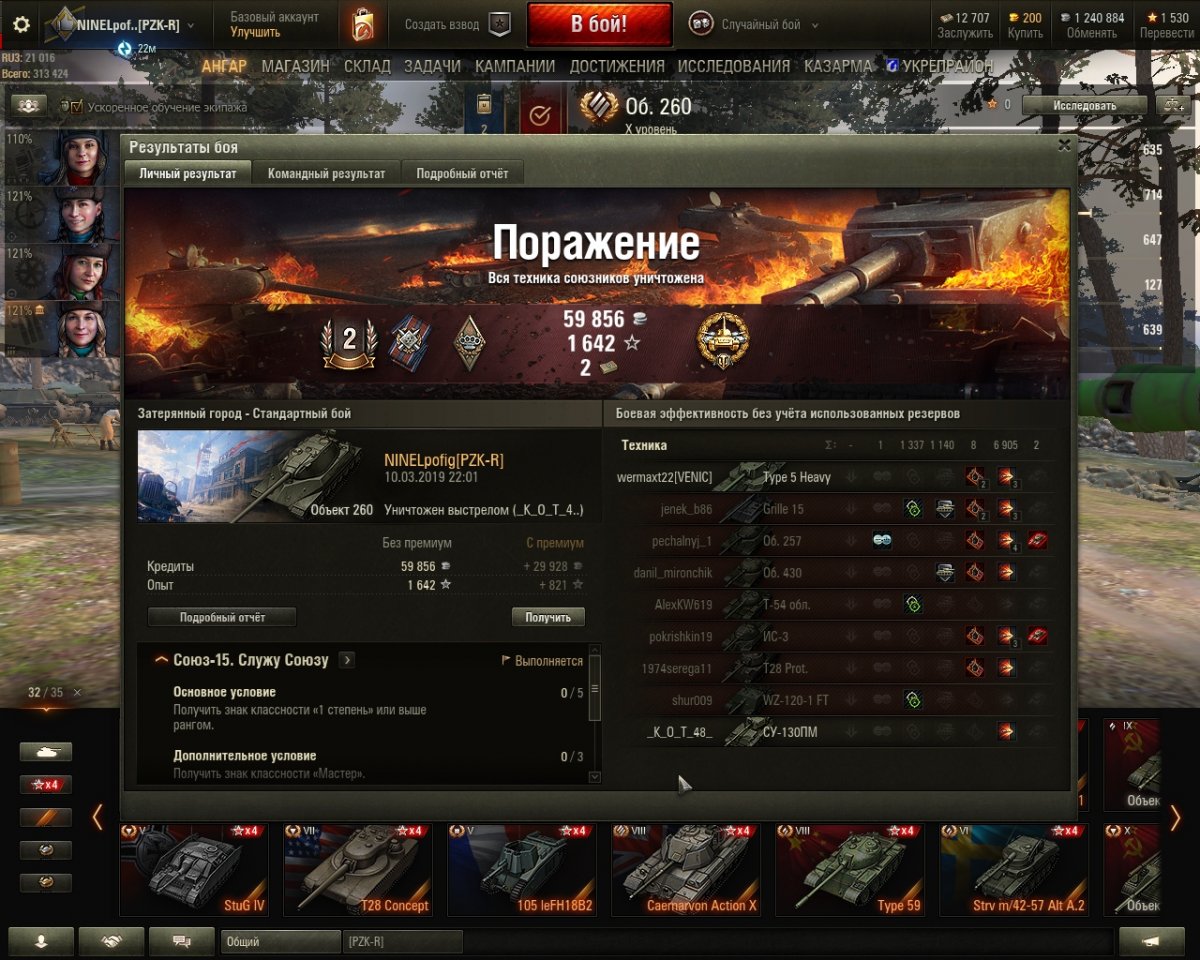Click the Получить premium button
This screenshot has height=960, width=1200.
coord(548,617)
